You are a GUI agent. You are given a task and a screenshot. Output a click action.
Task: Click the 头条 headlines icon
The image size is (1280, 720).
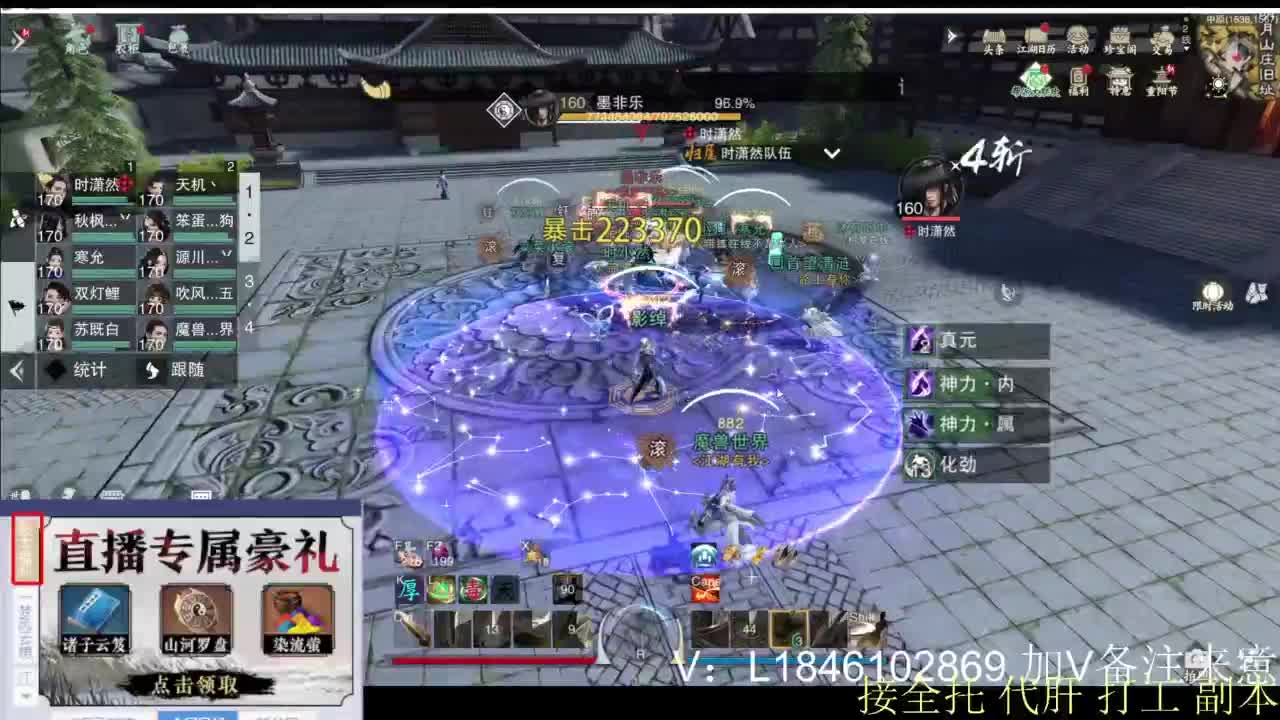994,38
